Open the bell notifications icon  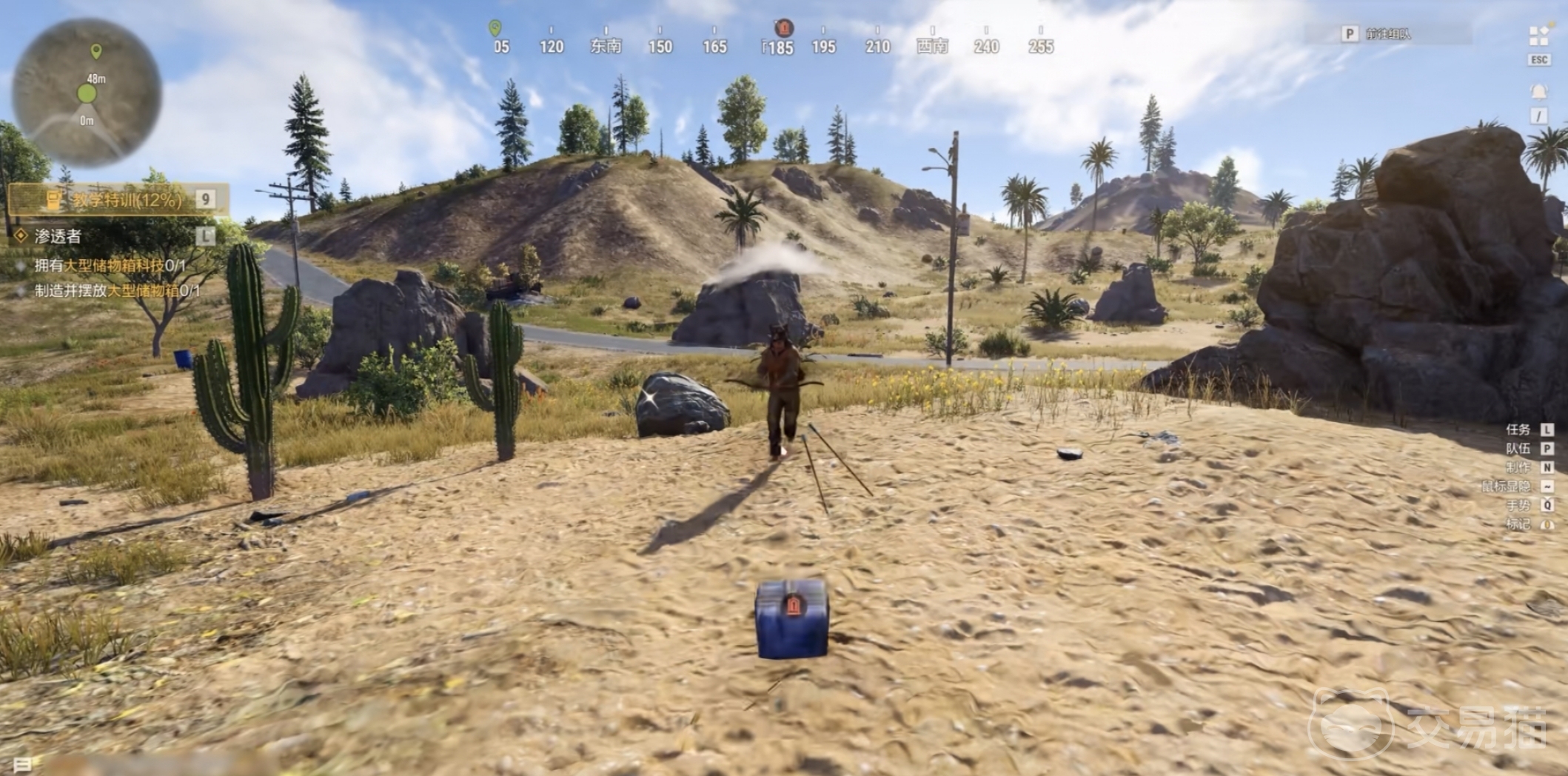[x=1538, y=92]
